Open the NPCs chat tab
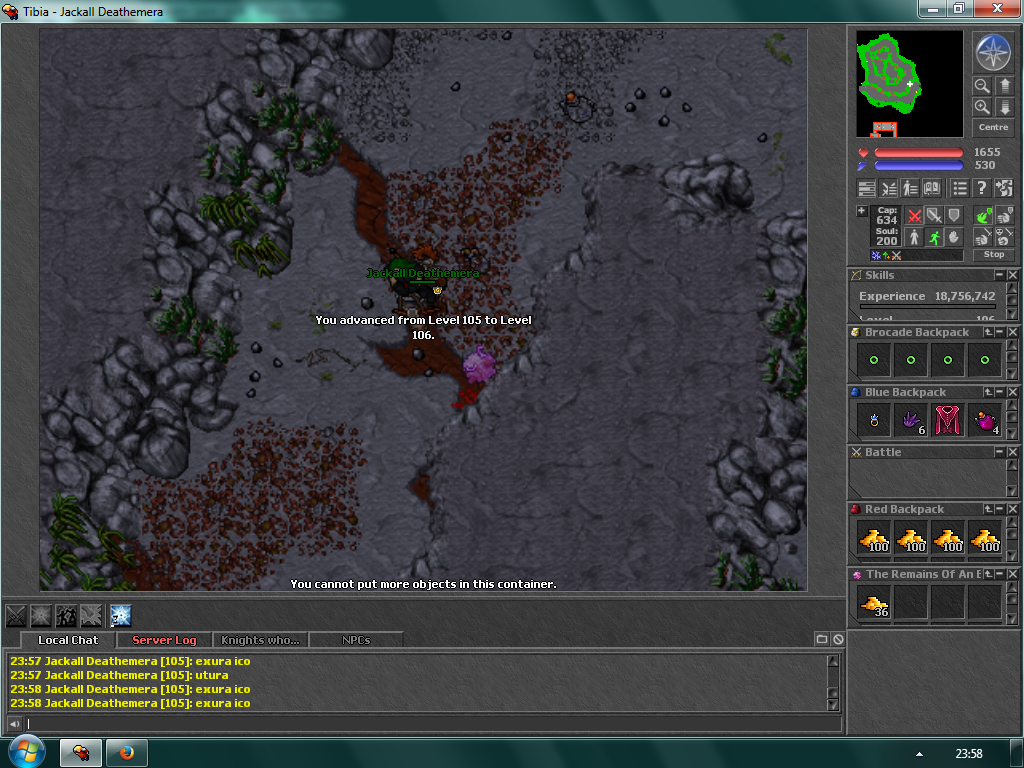The image size is (1024, 768). click(356, 640)
